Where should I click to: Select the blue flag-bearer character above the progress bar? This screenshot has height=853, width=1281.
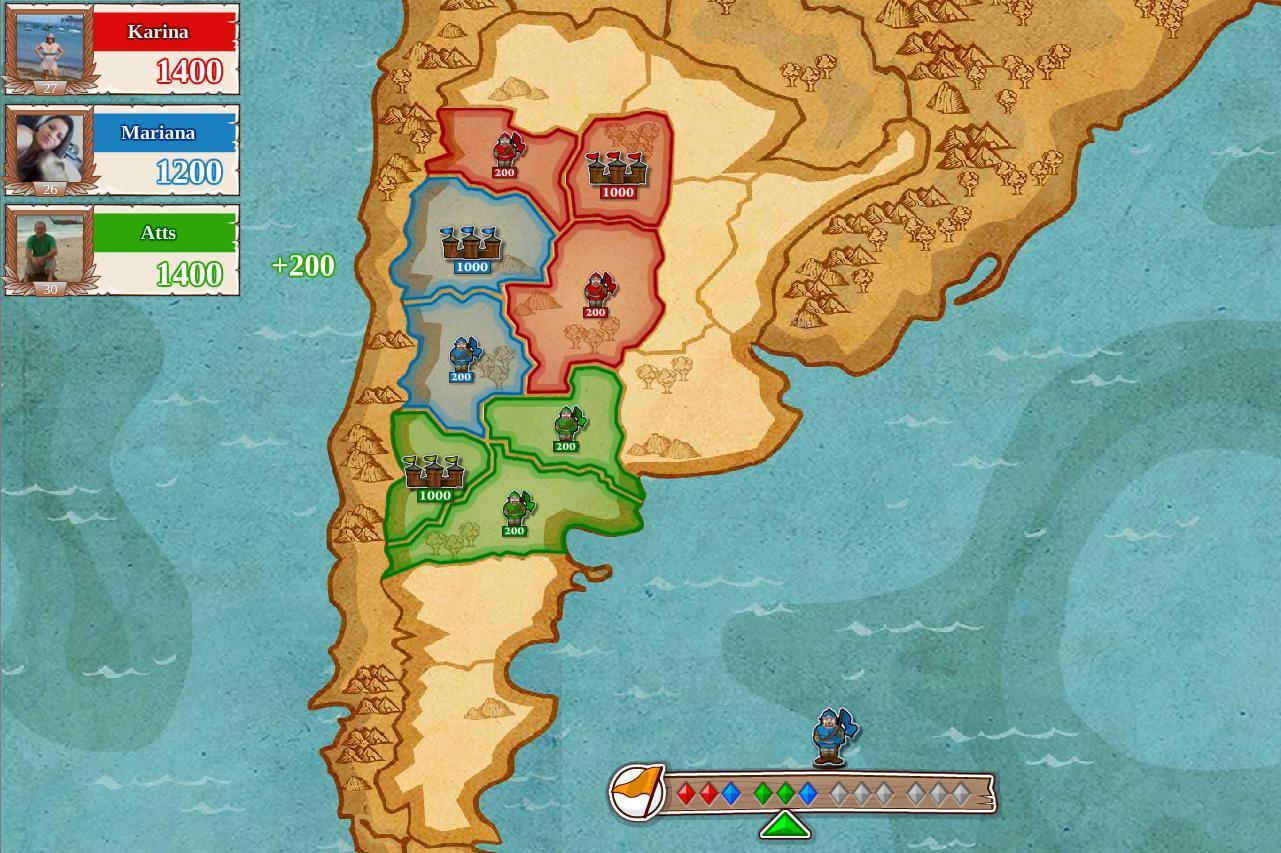click(831, 735)
